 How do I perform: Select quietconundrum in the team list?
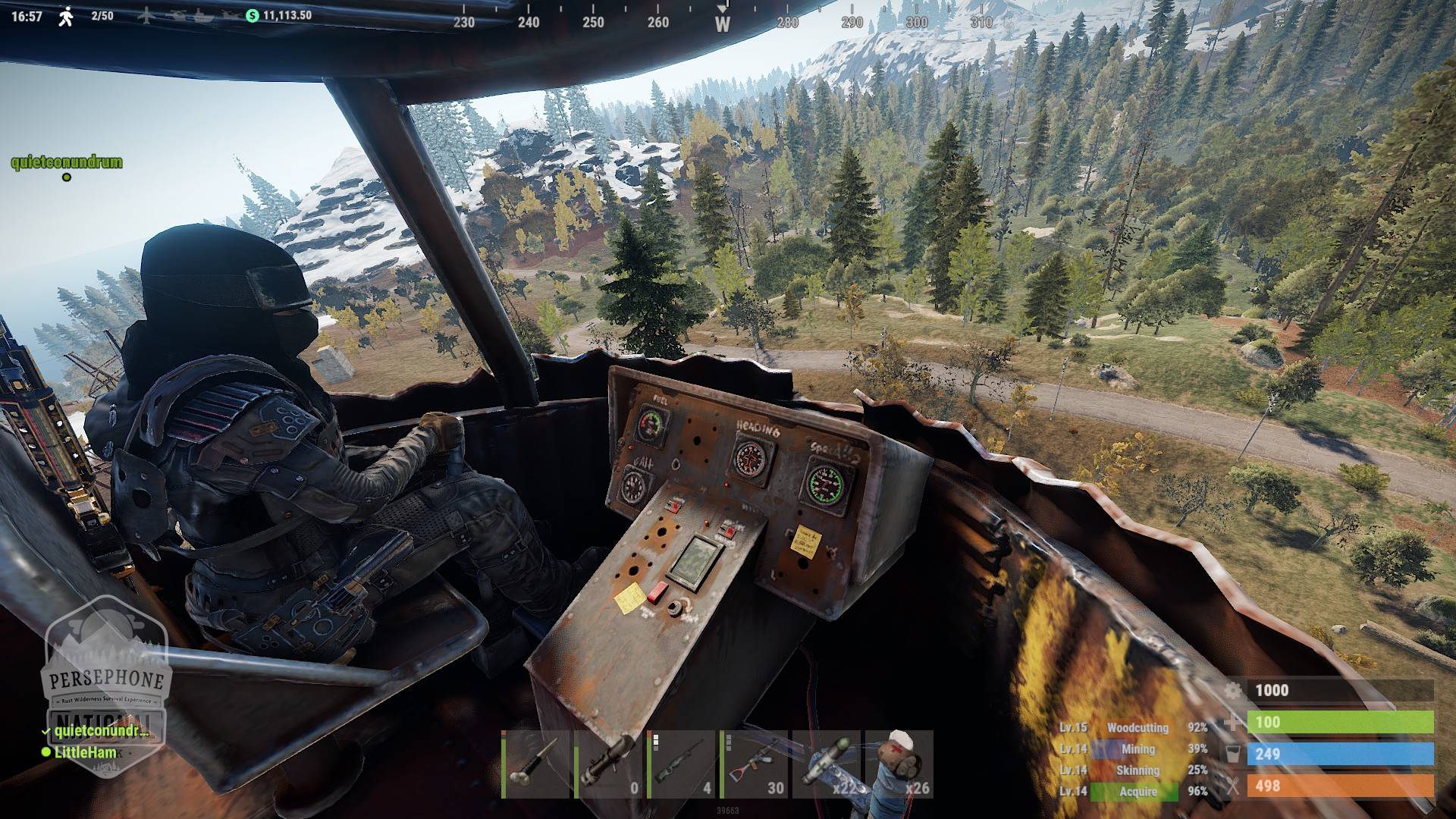(100, 731)
